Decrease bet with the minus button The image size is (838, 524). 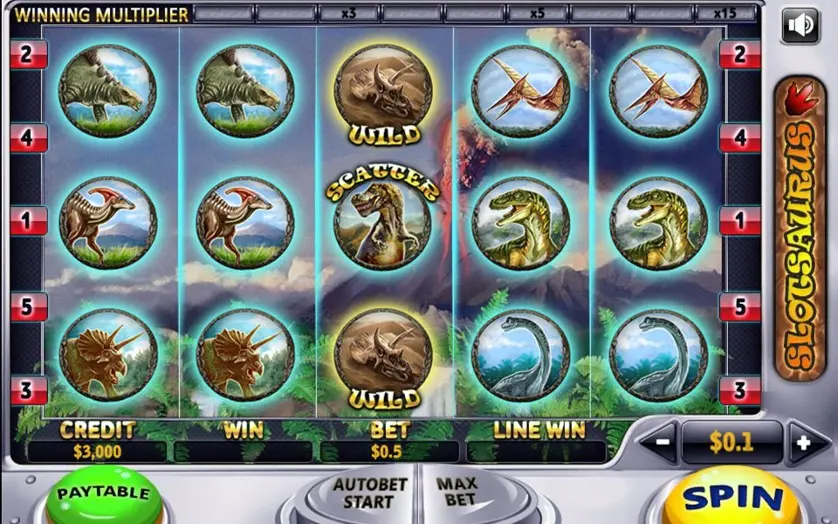tap(659, 442)
